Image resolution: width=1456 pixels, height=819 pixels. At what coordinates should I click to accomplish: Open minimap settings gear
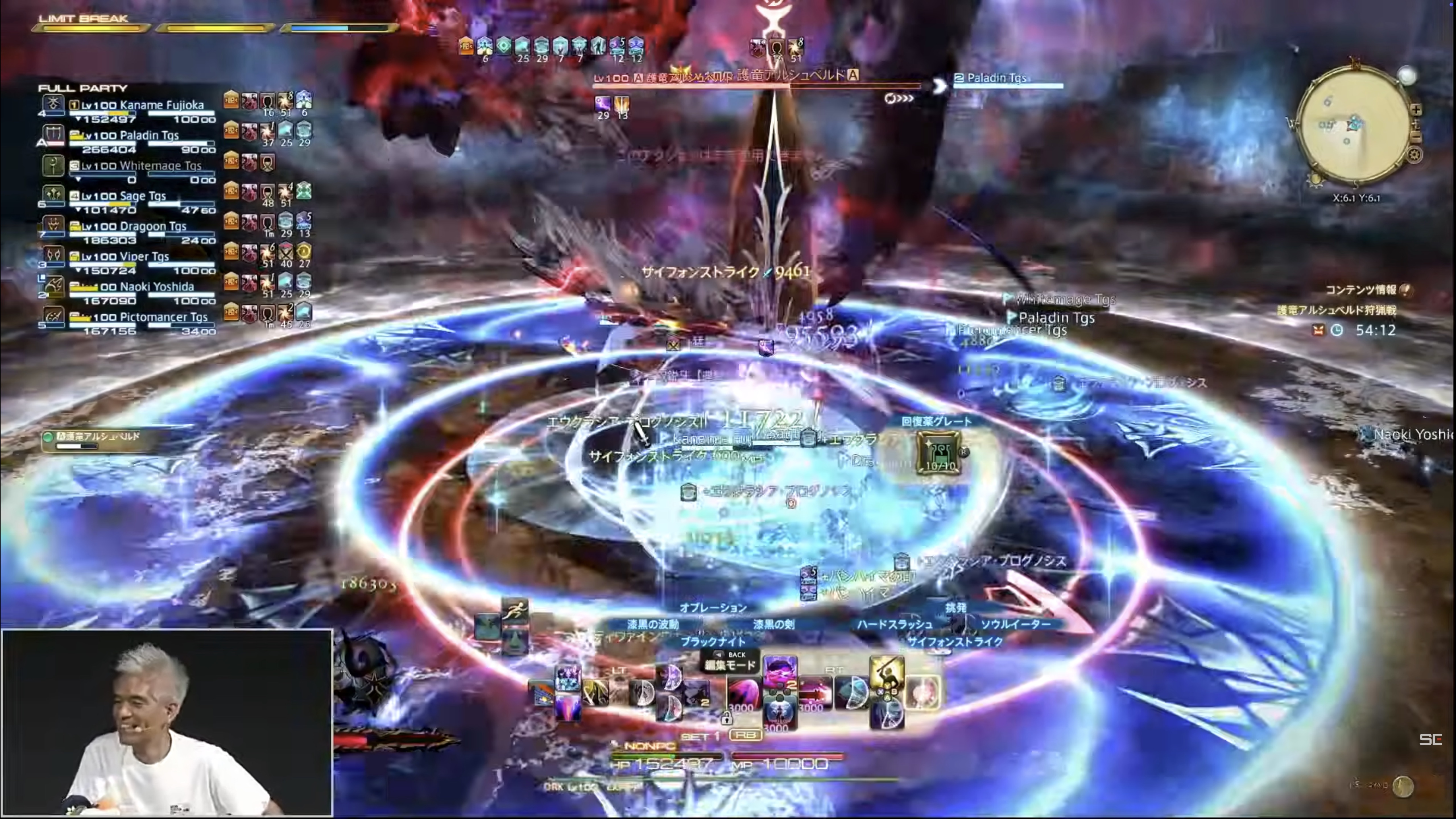(1414, 154)
